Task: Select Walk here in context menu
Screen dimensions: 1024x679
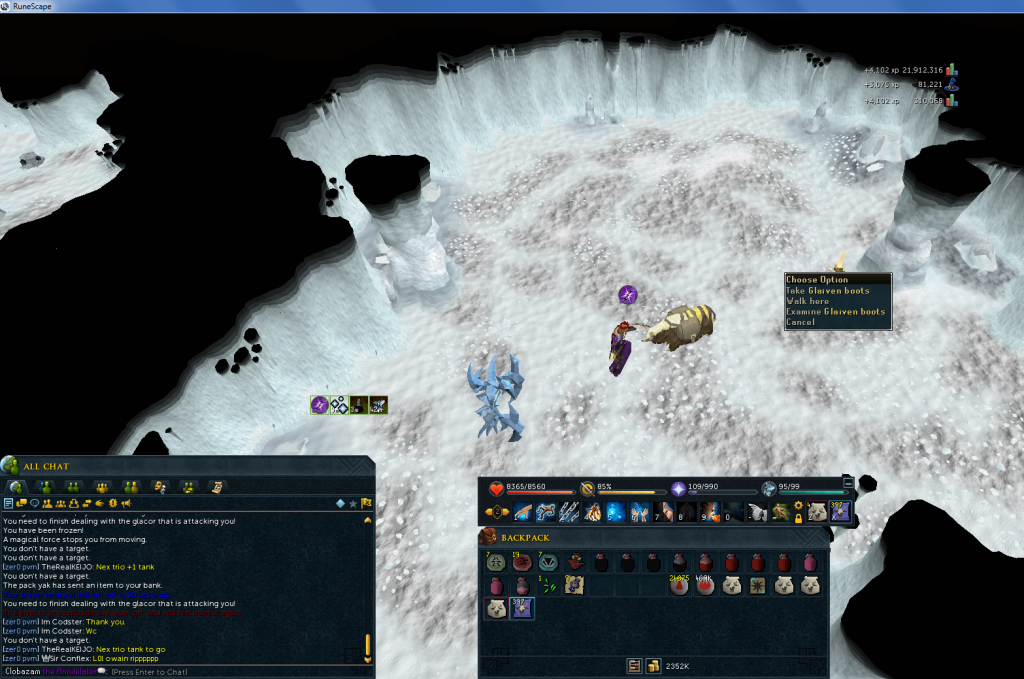Action: point(808,301)
